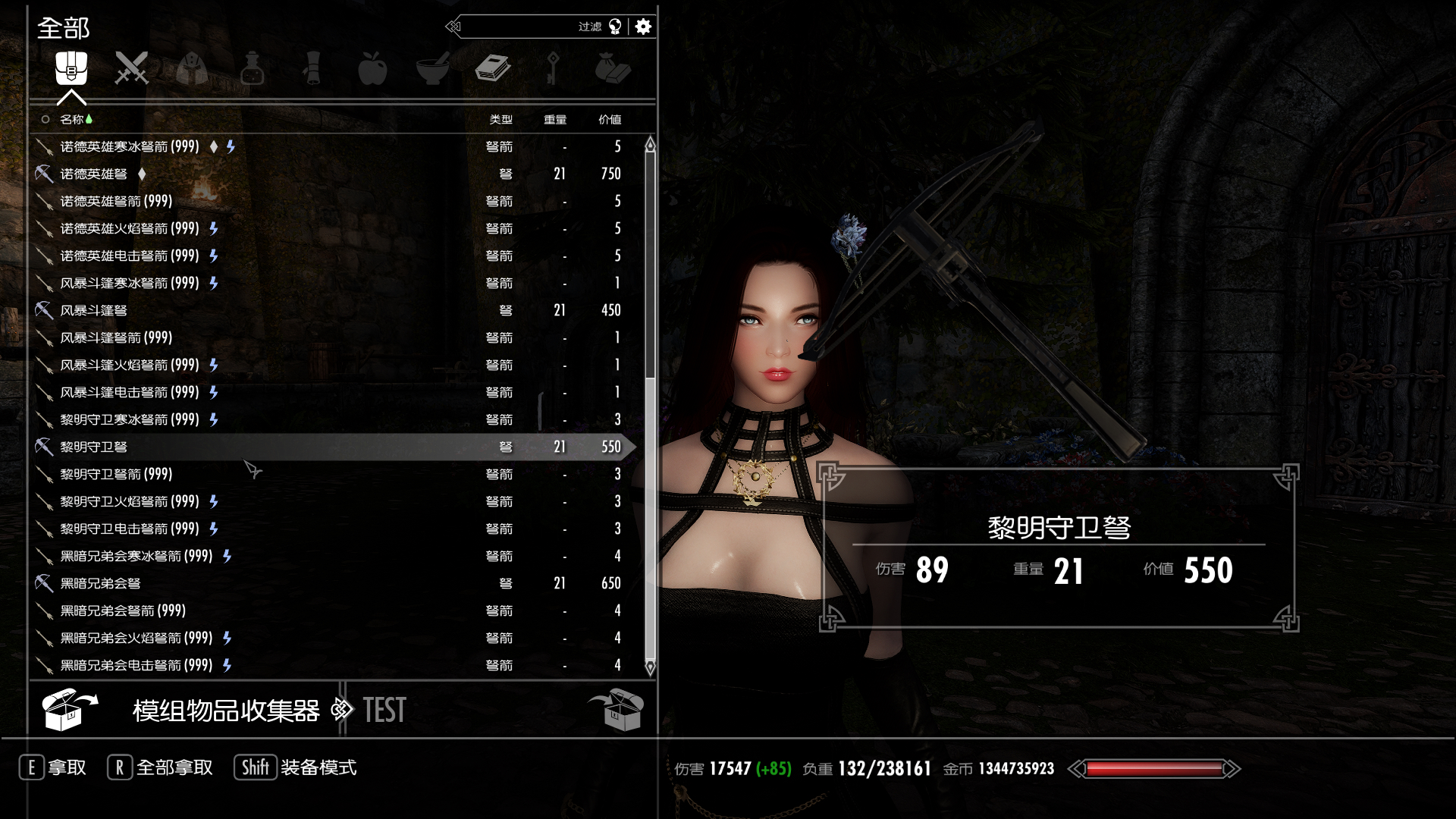The image size is (1456, 819).
Task: Select the scrolls category tab
Action: [312, 68]
